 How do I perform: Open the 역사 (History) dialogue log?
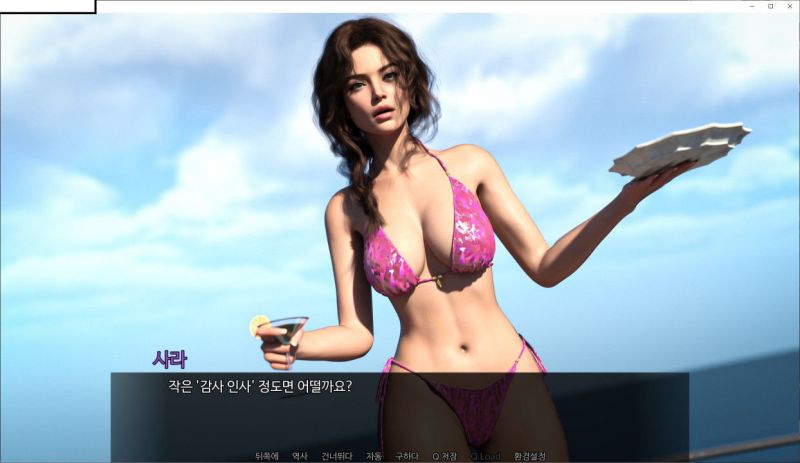(x=300, y=456)
